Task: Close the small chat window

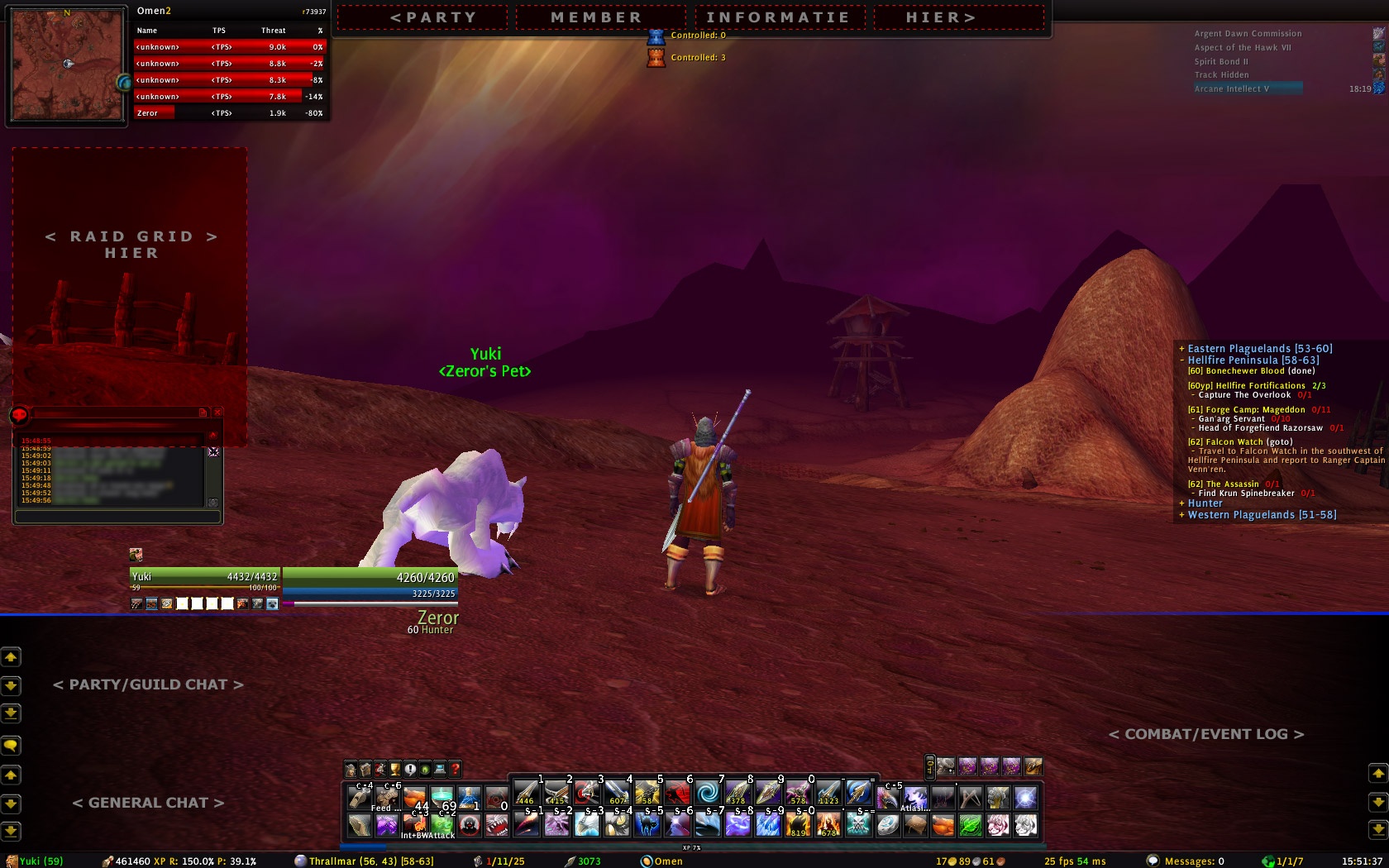Action: pyautogui.click(x=217, y=413)
